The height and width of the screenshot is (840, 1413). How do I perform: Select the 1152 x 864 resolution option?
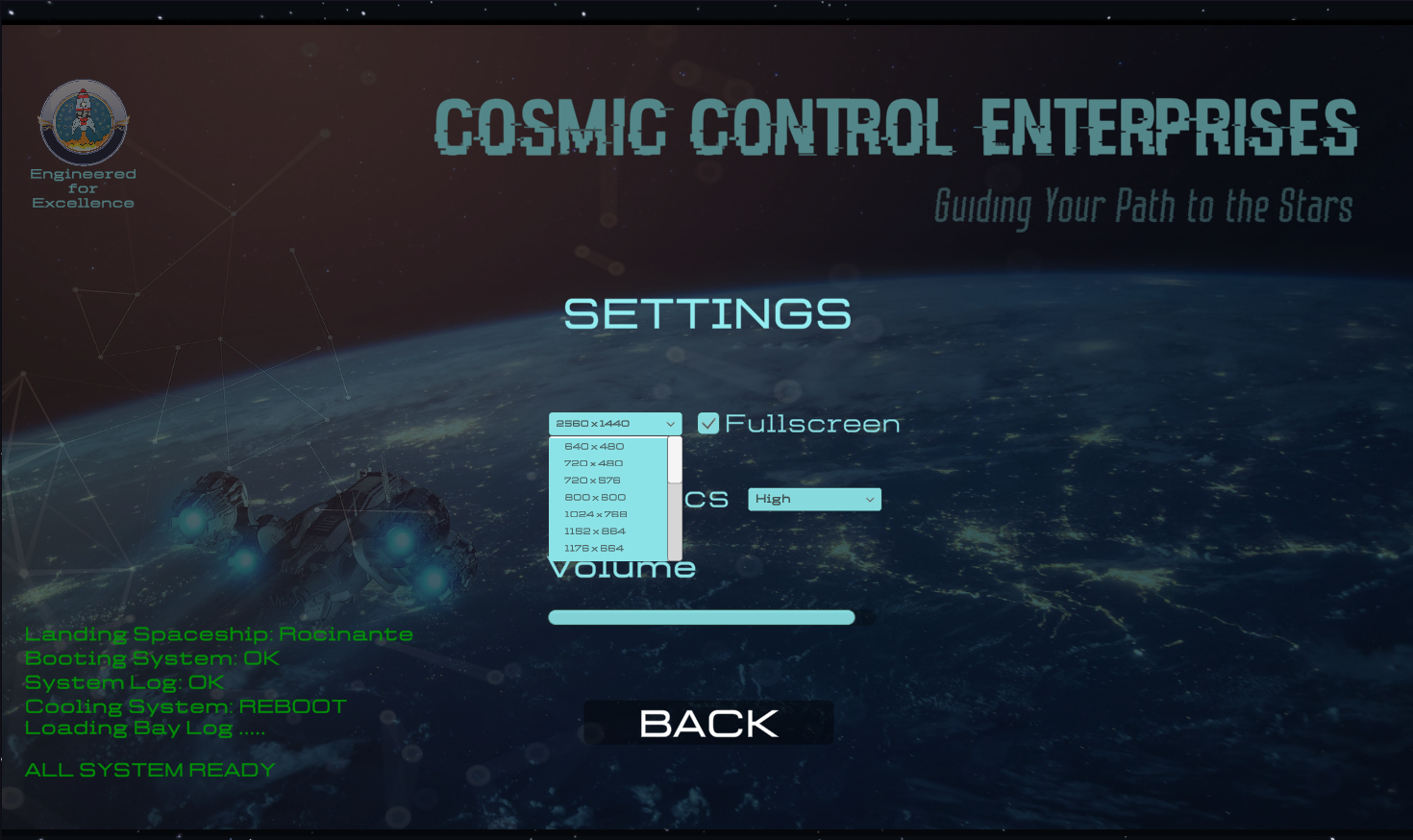point(595,531)
